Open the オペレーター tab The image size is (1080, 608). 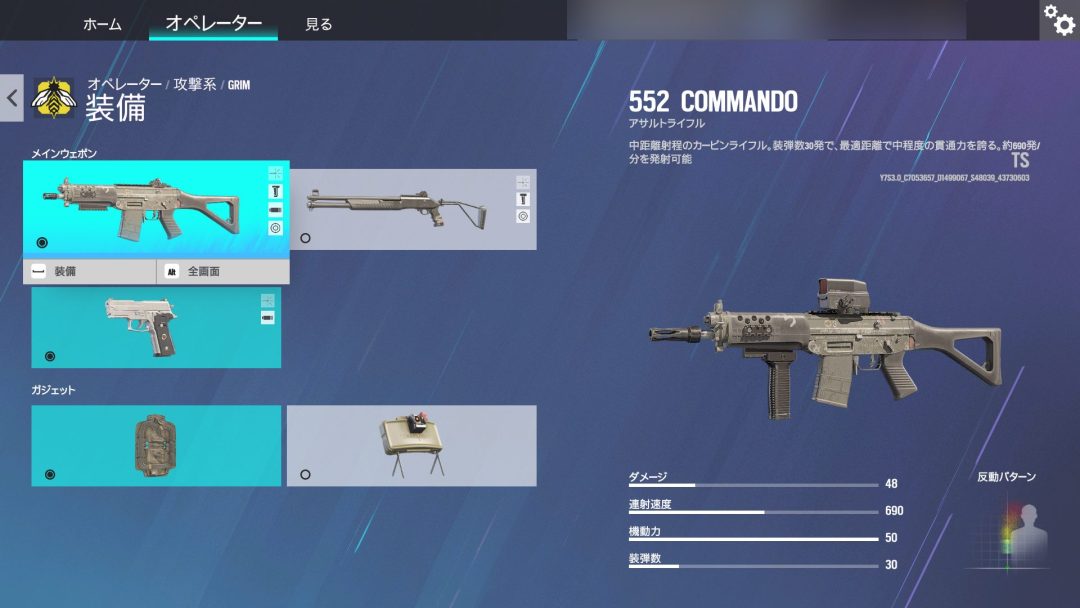[213, 23]
